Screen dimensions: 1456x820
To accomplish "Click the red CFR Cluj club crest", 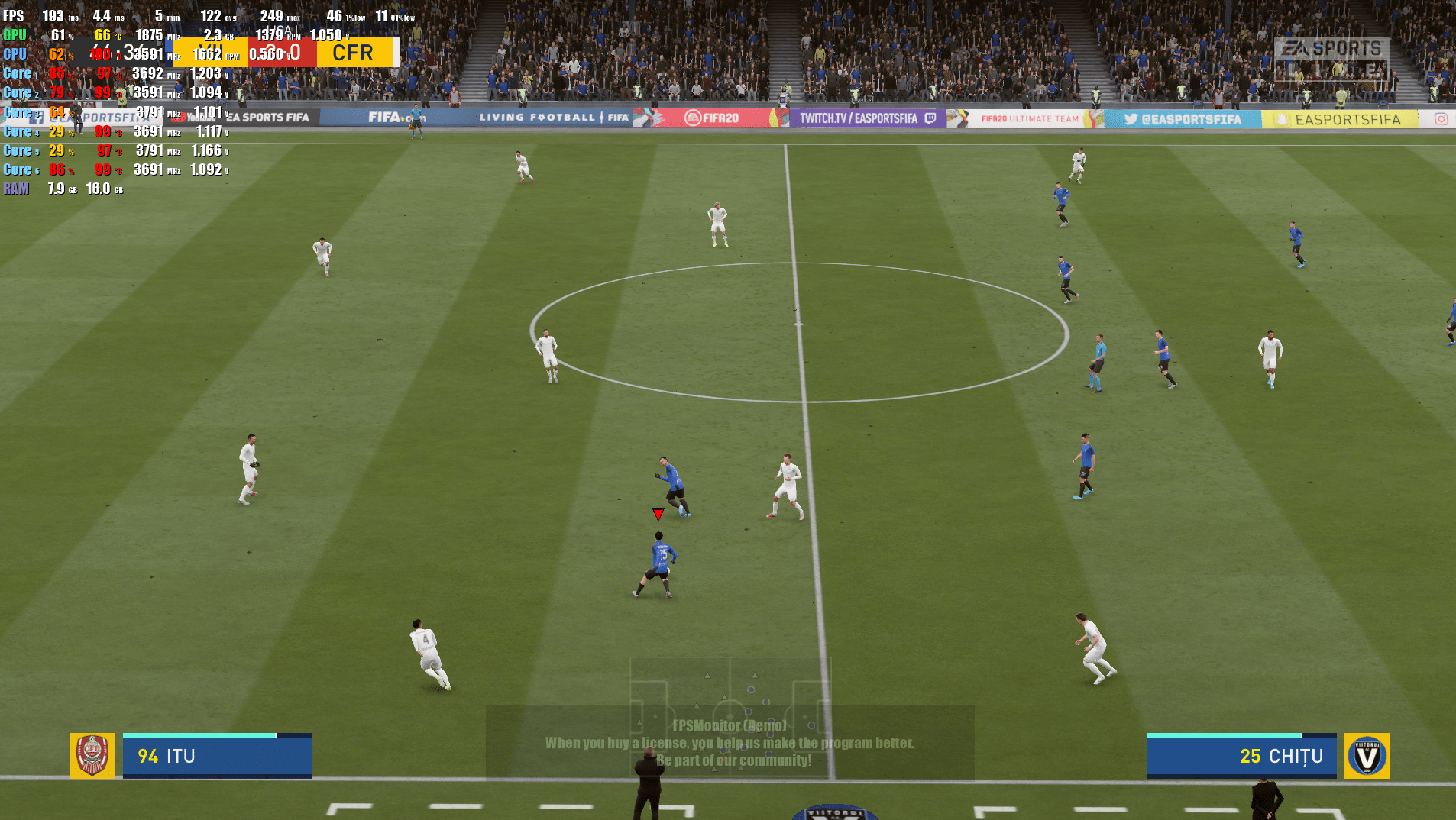I will (x=92, y=755).
